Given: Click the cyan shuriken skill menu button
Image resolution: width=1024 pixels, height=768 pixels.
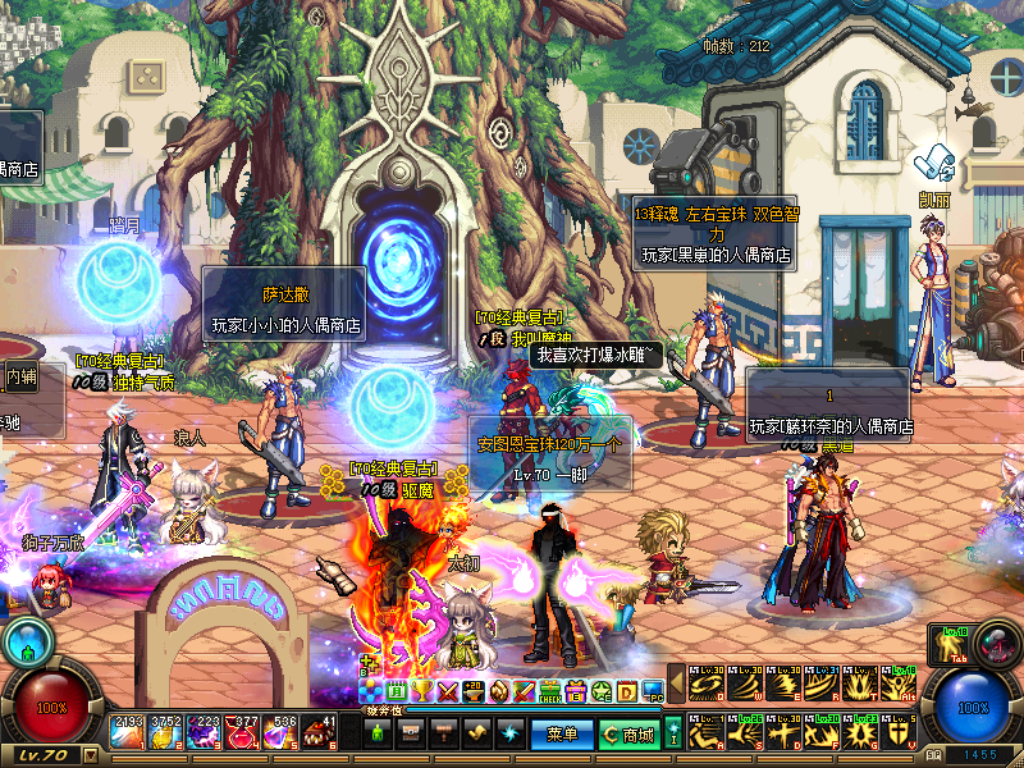Looking at the screenshot, I should [x=511, y=735].
